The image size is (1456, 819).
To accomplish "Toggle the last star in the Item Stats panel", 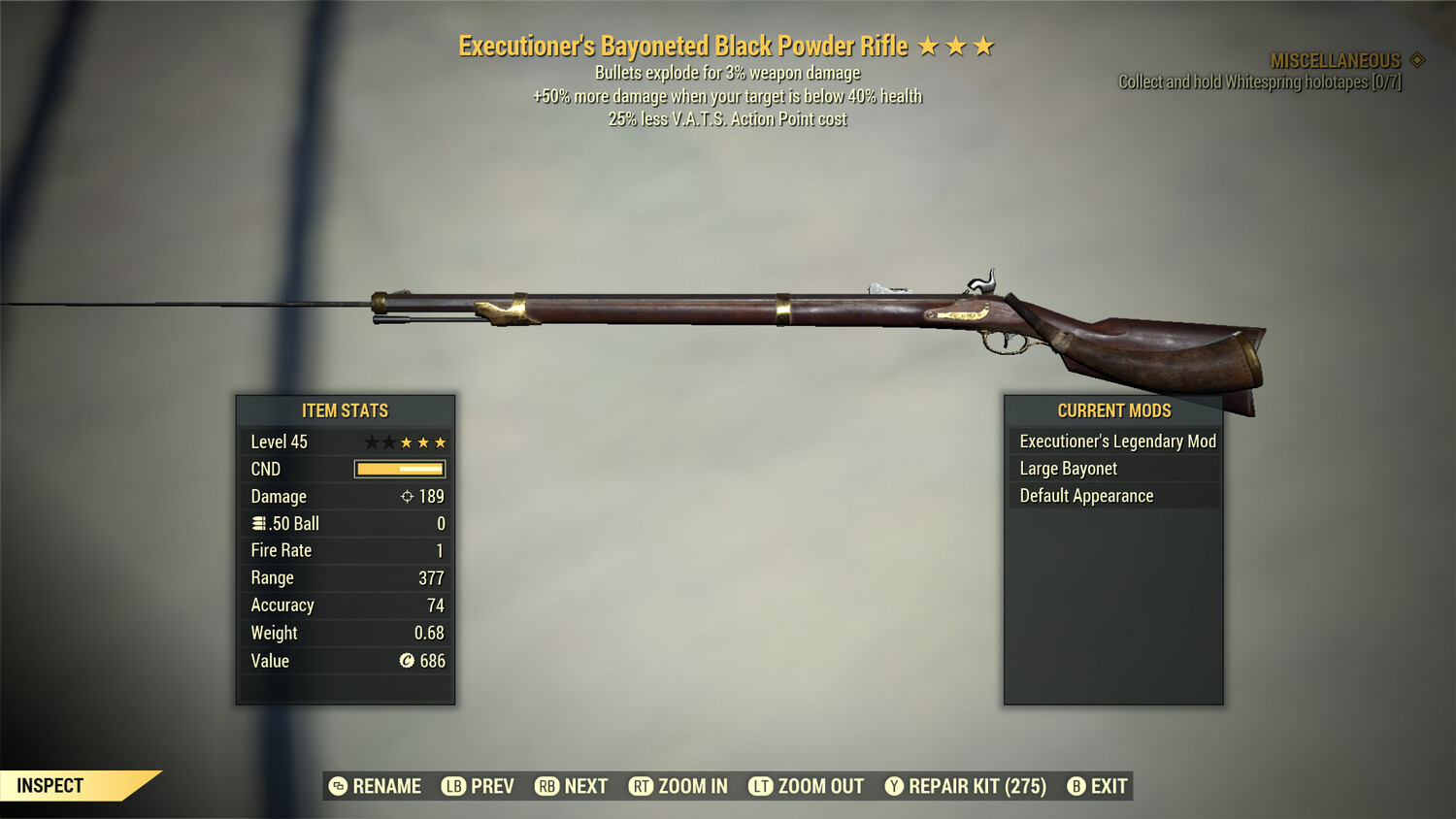I will [x=440, y=442].
